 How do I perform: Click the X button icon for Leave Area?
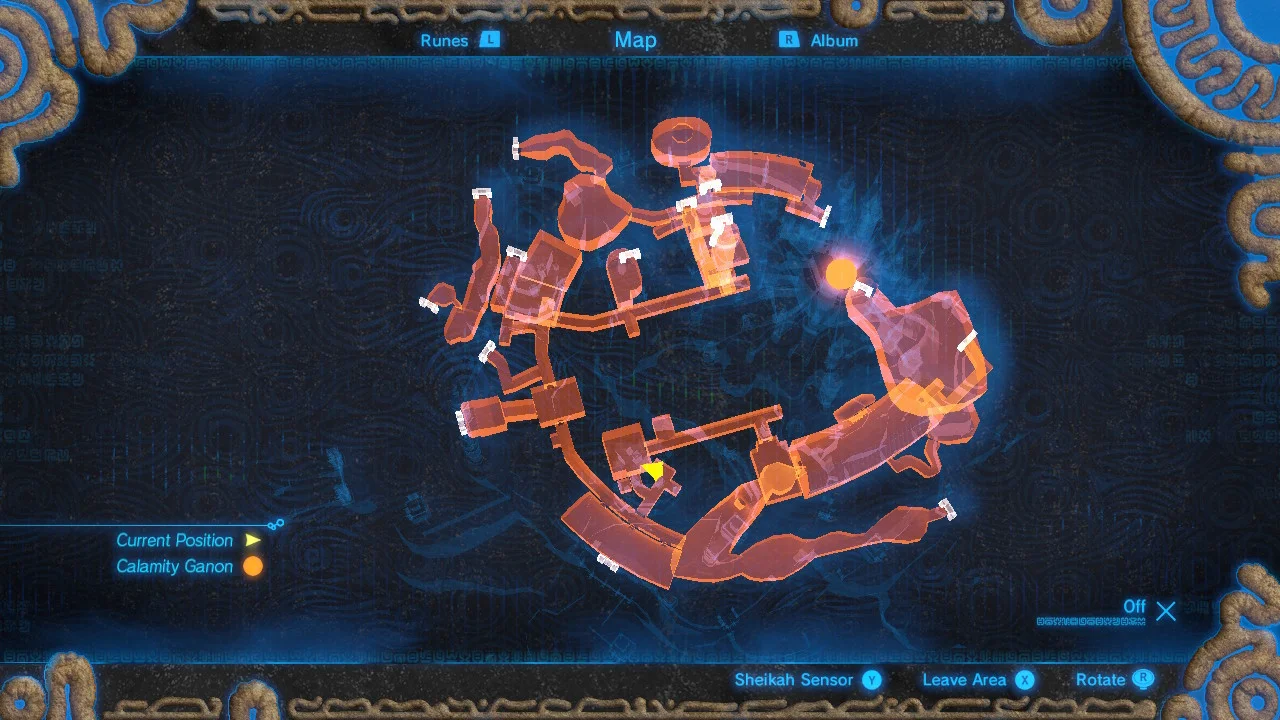click(1024, 679)
